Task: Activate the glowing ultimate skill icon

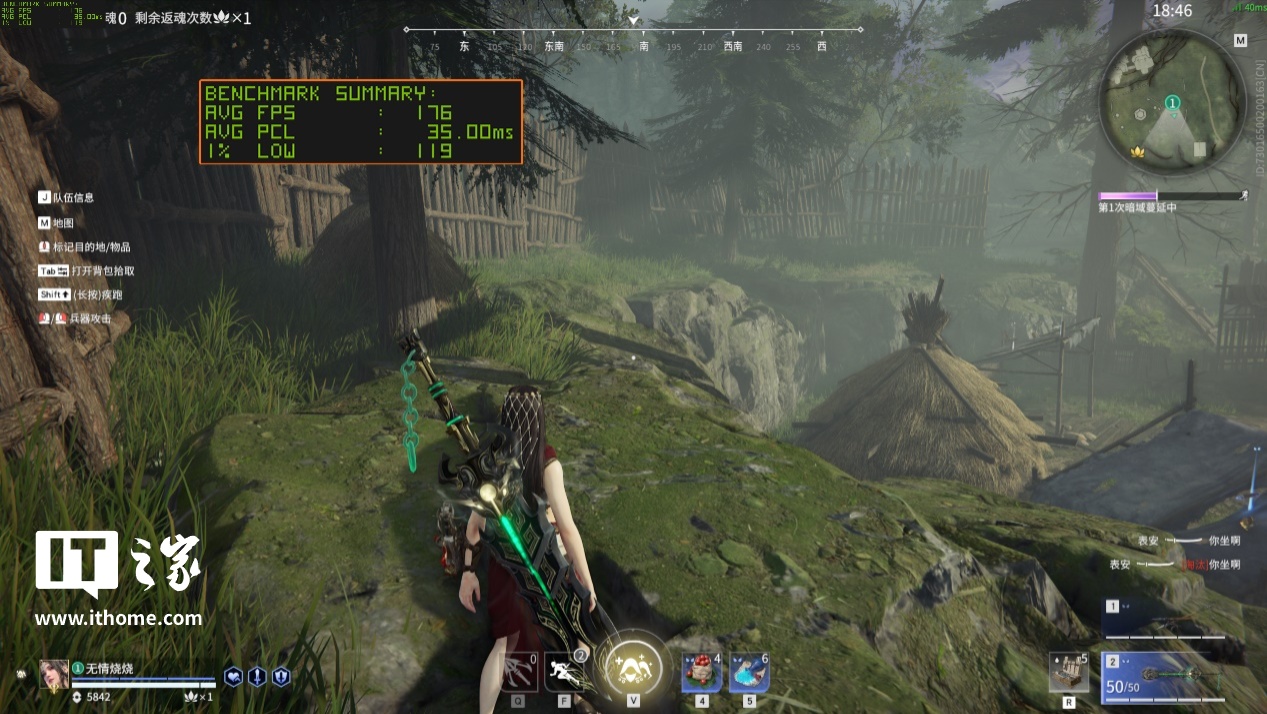Action: tap(632, 667)
